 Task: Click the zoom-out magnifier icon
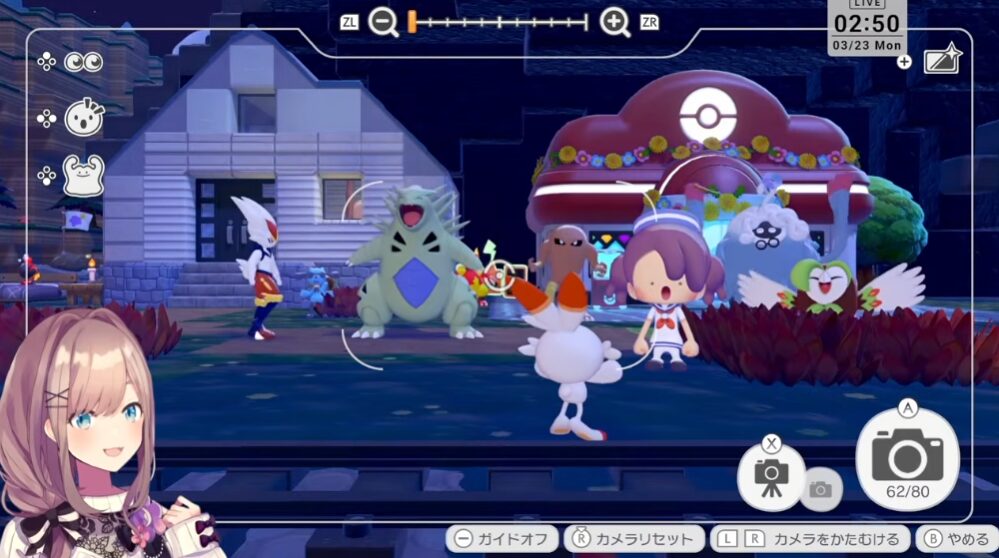383,22
